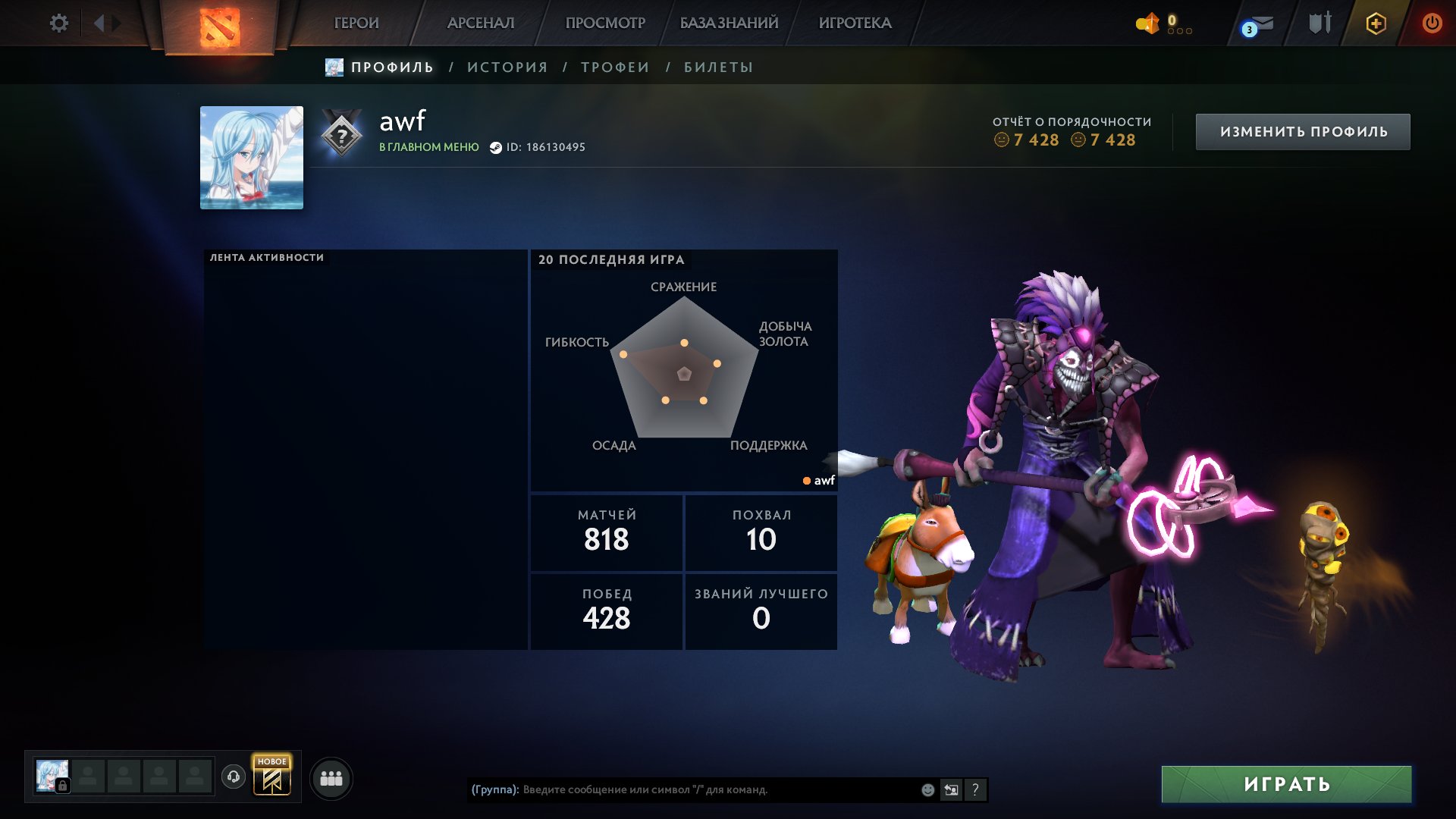Screen dimensions: 1456x819
Task: Open the БАЗА ЗНАНИЙ menu item
Action: 728,23
